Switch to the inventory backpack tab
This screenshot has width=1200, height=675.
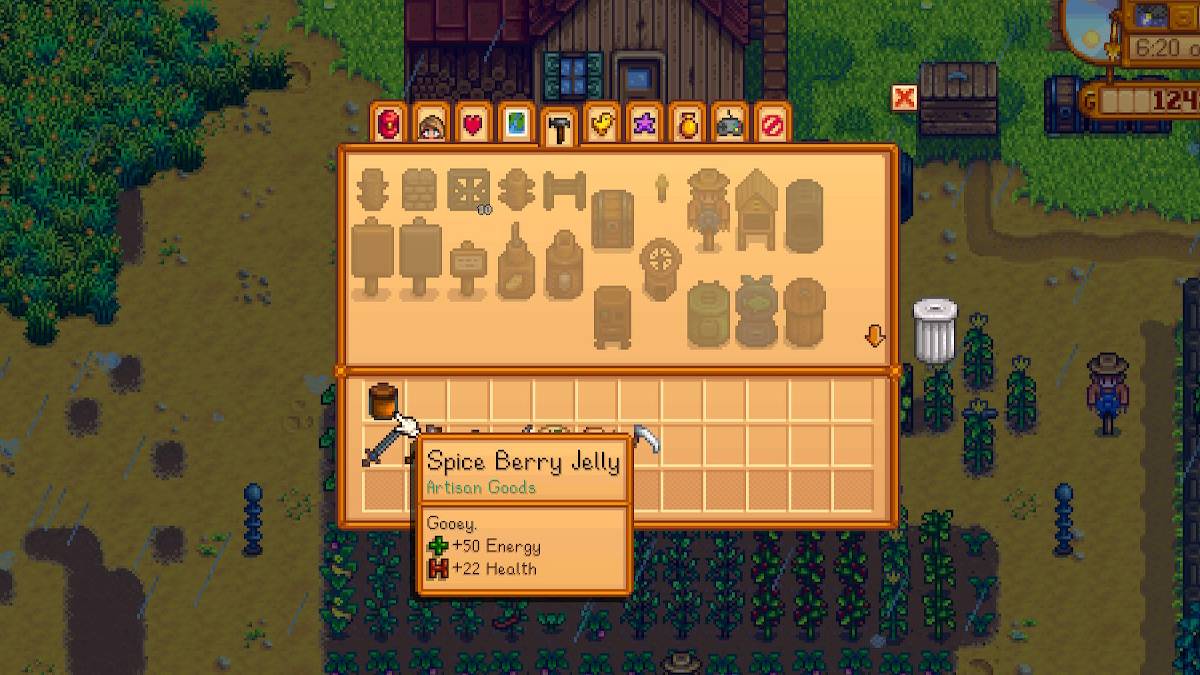pyautogui.click(x=390, y=125)
